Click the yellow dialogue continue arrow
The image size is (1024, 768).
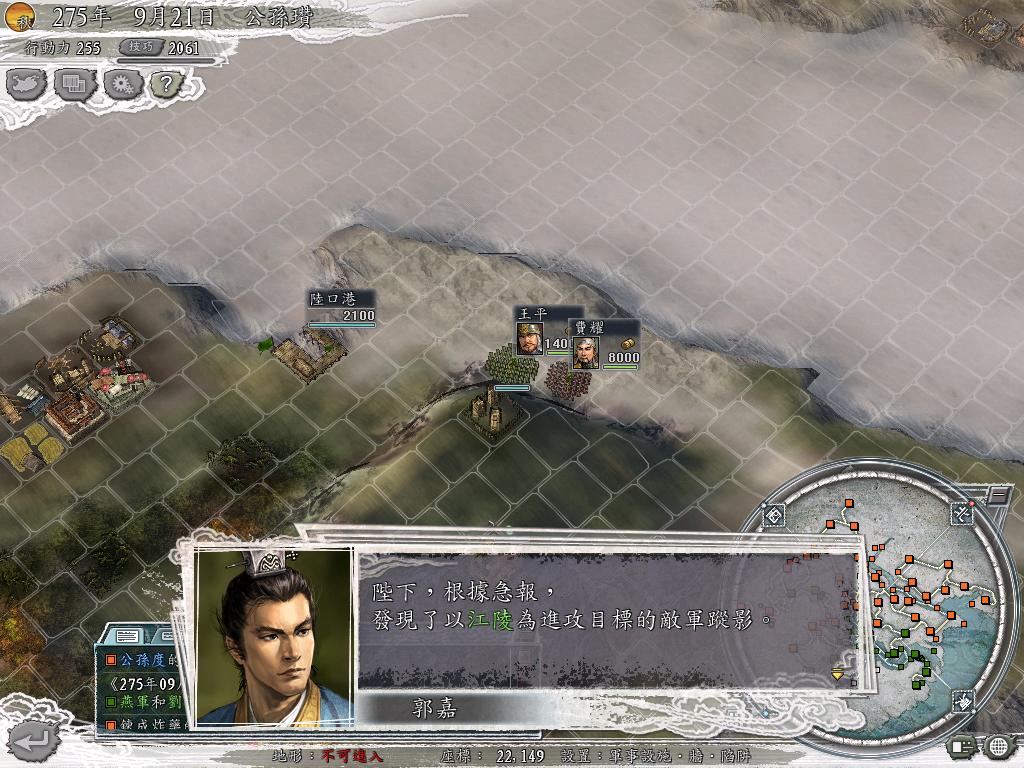point(838,675)
